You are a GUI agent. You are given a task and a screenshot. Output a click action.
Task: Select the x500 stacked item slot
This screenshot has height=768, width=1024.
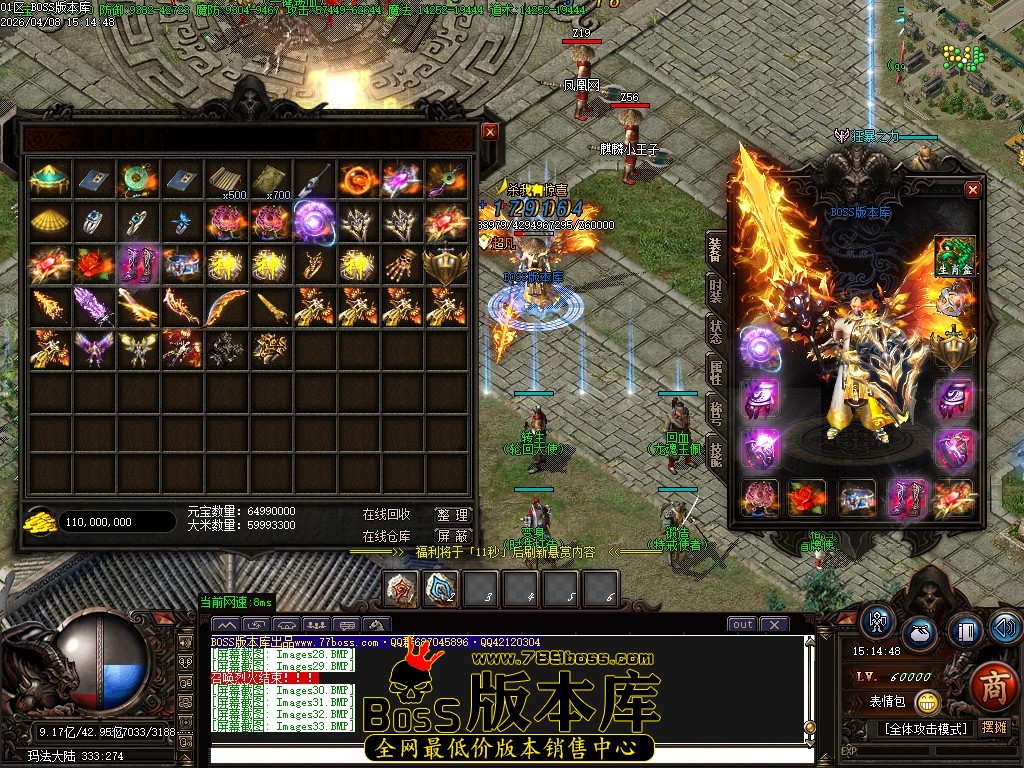click(226, 179)
